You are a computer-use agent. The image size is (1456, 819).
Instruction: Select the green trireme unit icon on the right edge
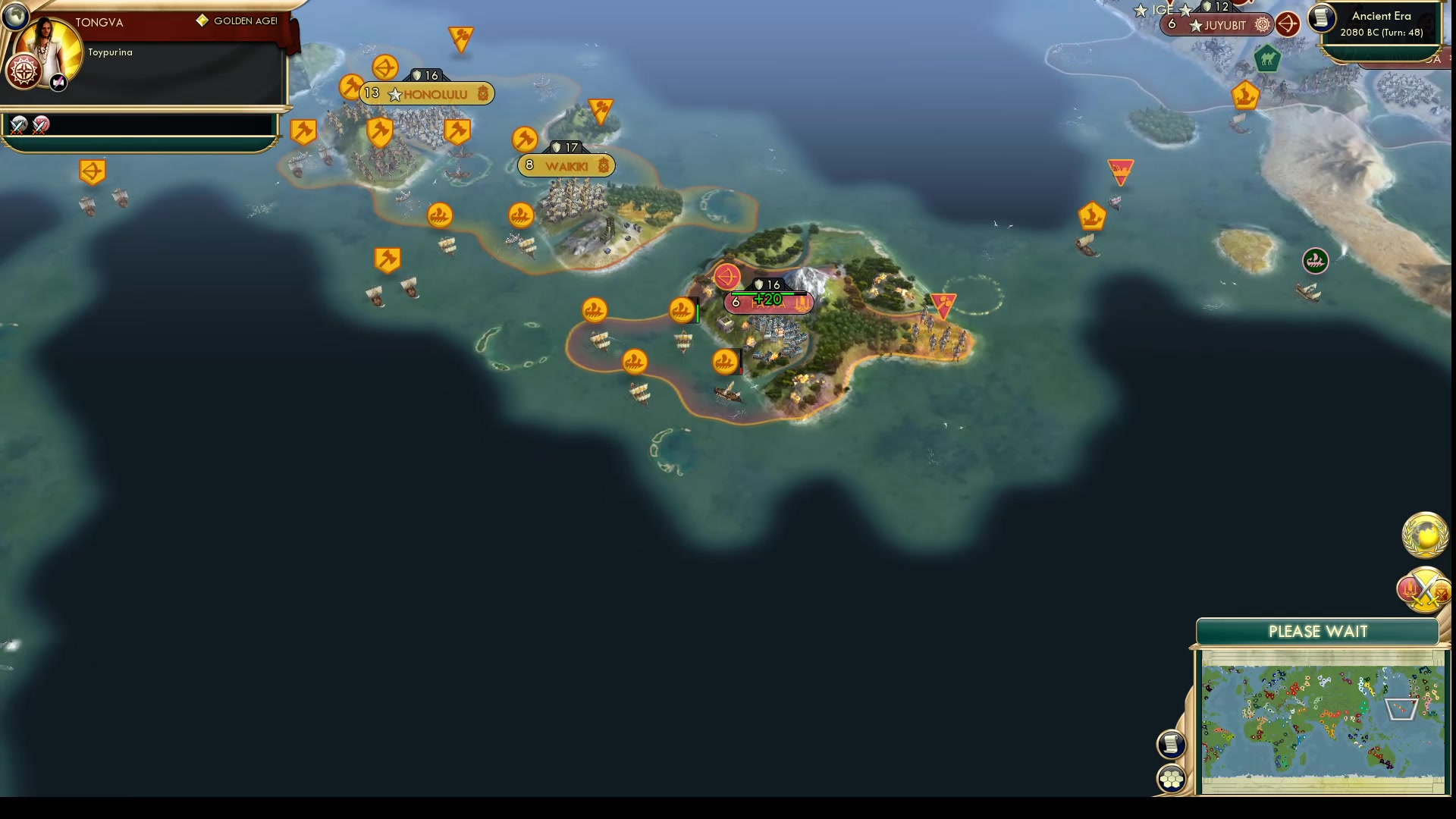(x=1316, y=261)
